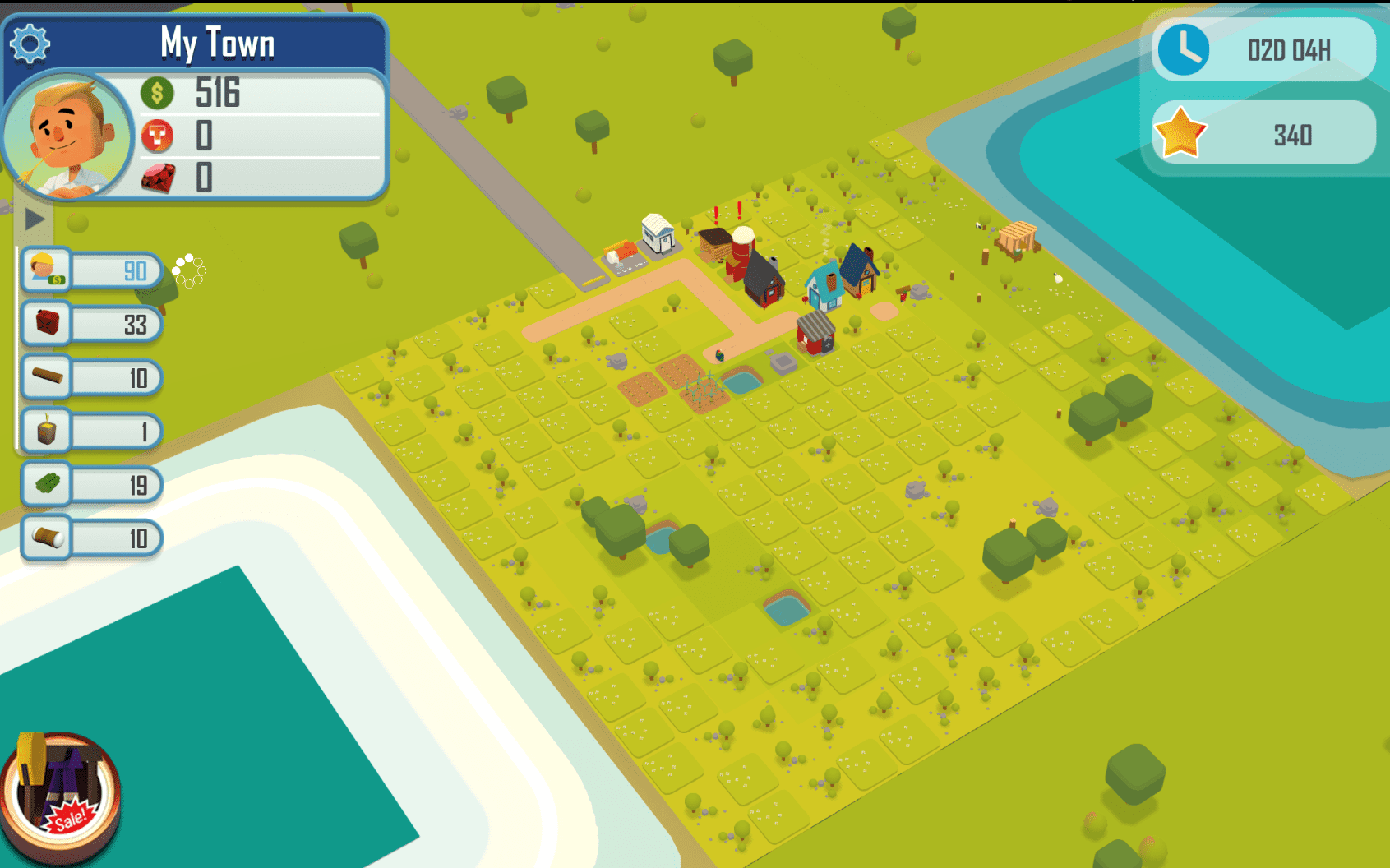This screenshot has height=868, width=1390.
Task: Select the red fuel can resource icon
Action: pos(47,324)
